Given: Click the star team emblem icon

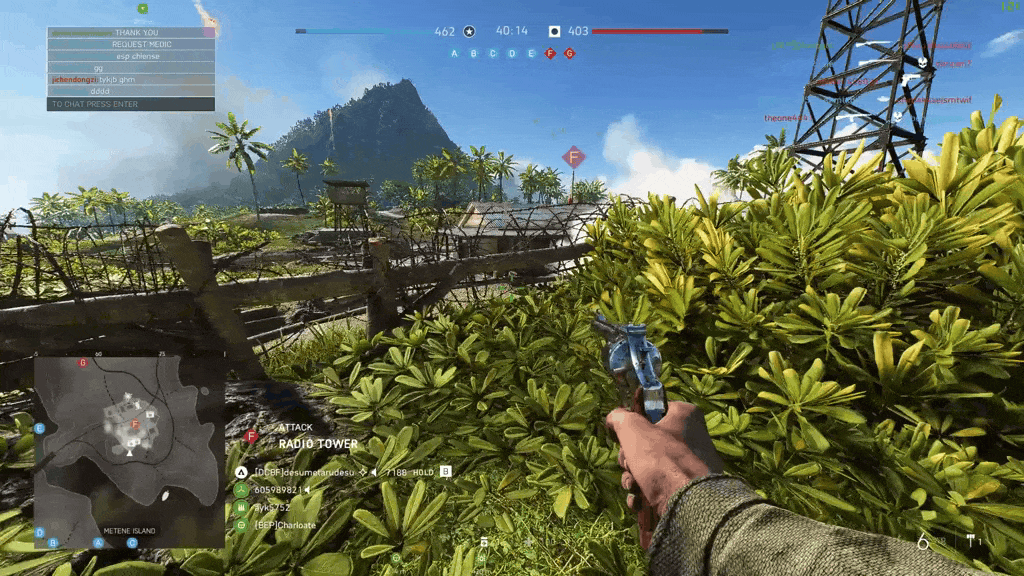Looking at the screenshot, I should pyautogui.click(x=470, y=31).
